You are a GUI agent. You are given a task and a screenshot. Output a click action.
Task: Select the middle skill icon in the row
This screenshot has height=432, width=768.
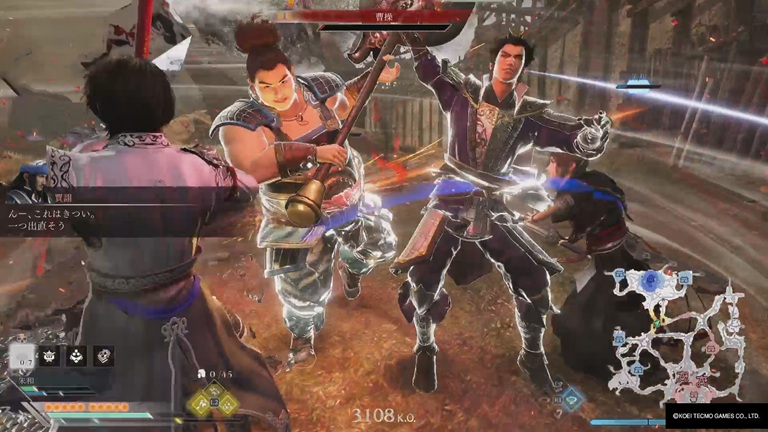[x=76, y=356]
